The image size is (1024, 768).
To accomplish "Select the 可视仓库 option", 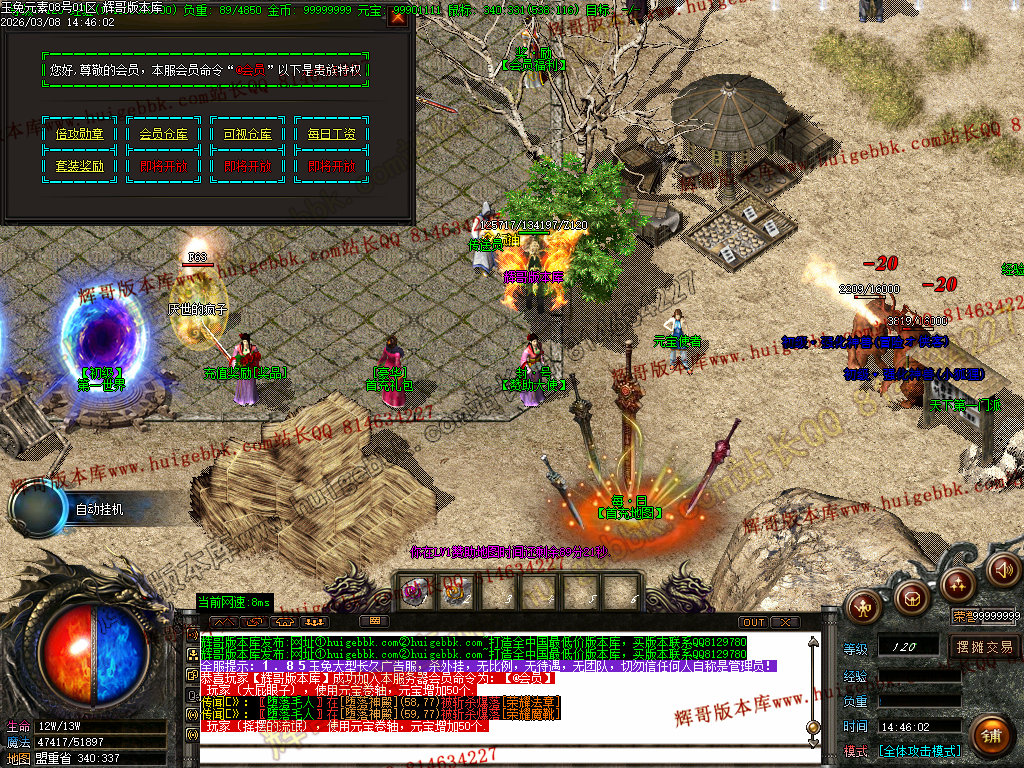I will [x=248, y=134].
